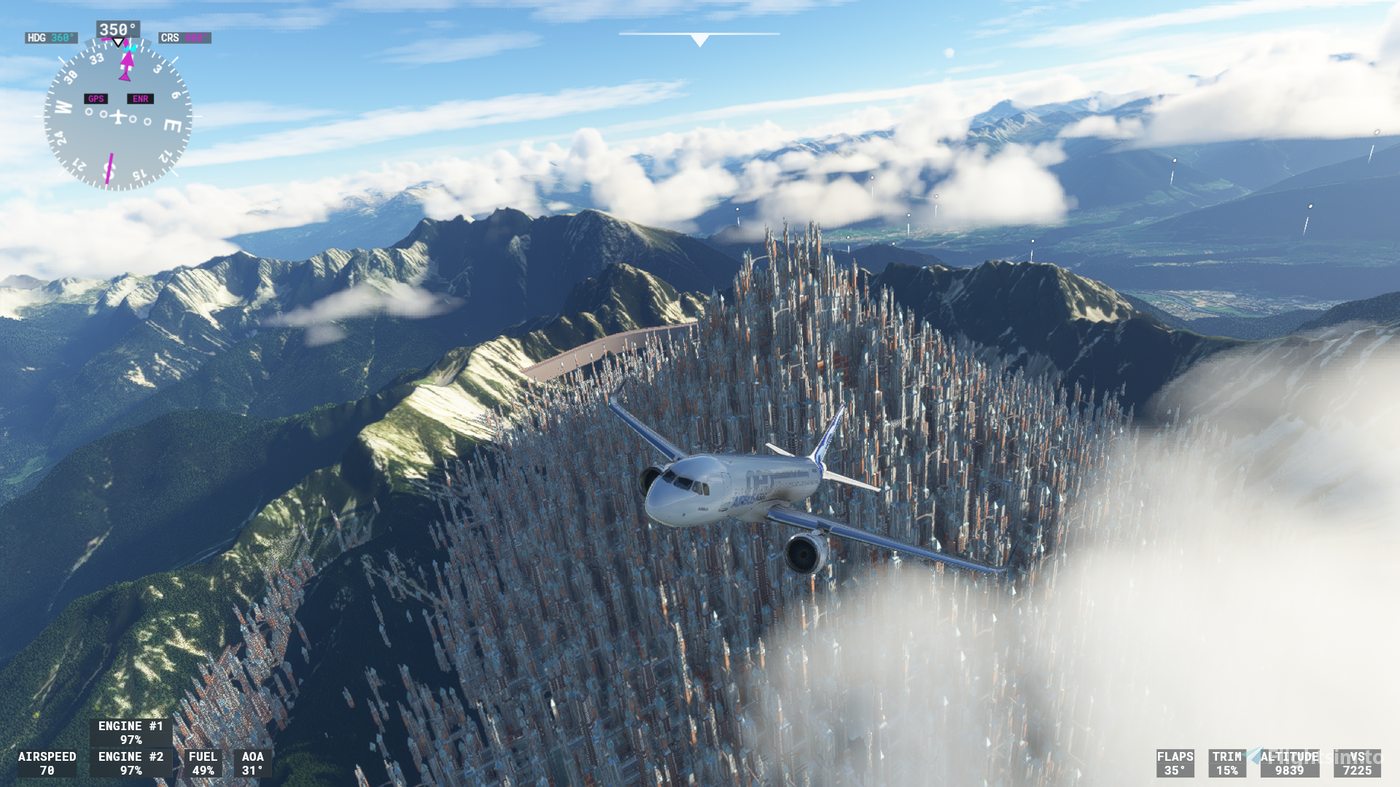
Task: Click the 350° heading readout above the compass
Action: [117, 27]
